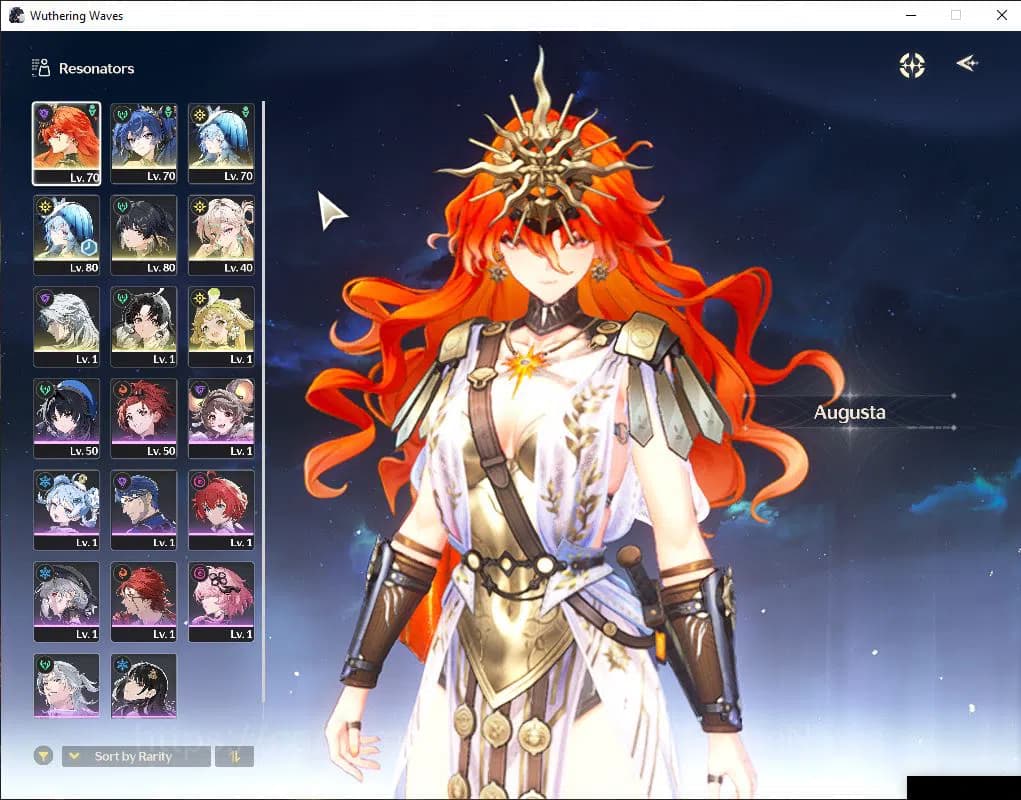Open the round yellow filter button
The image size is (1021, 800).
pos(43,756)
